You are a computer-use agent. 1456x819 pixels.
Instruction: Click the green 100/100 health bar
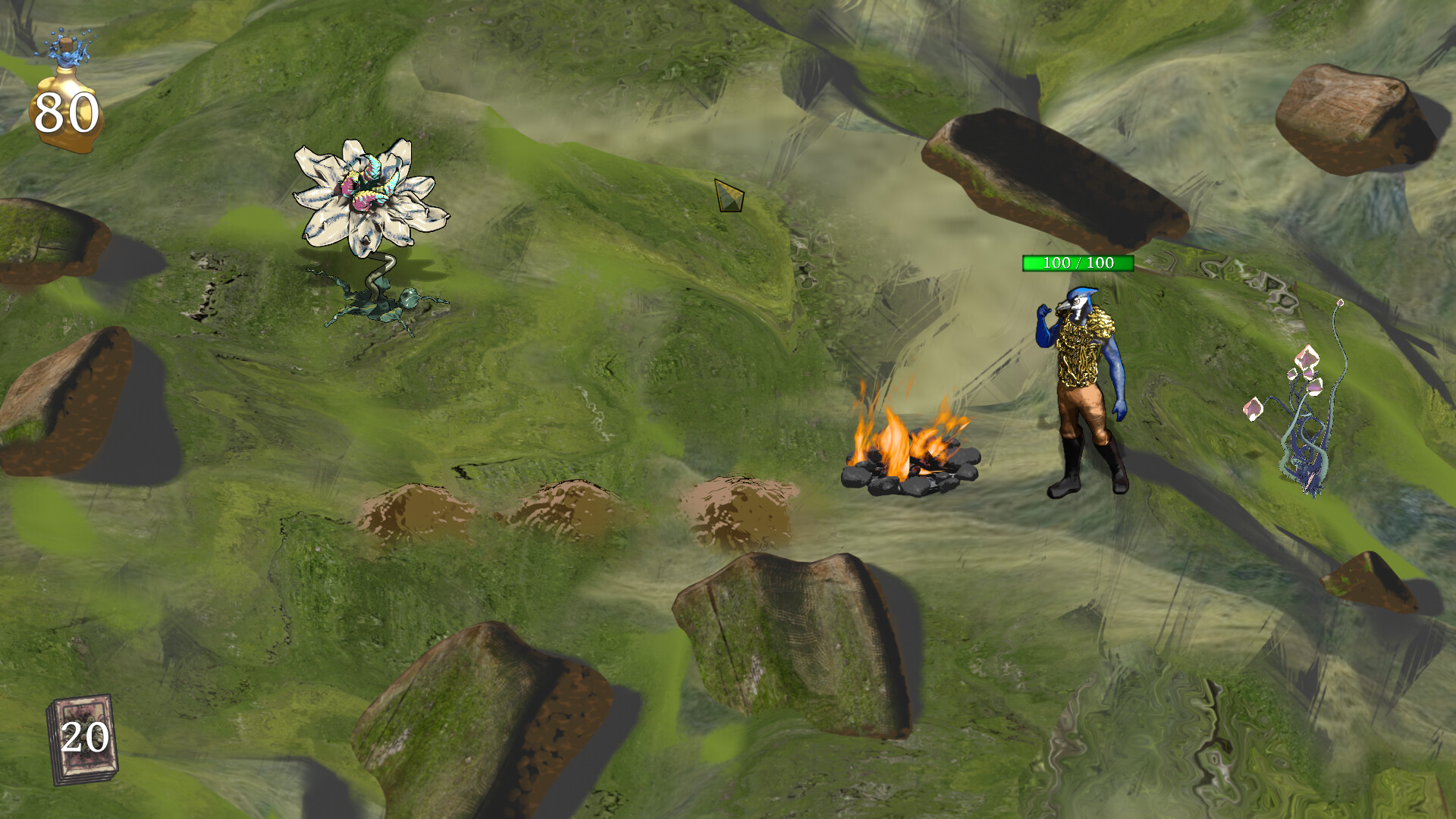(x=1077, y=264)
